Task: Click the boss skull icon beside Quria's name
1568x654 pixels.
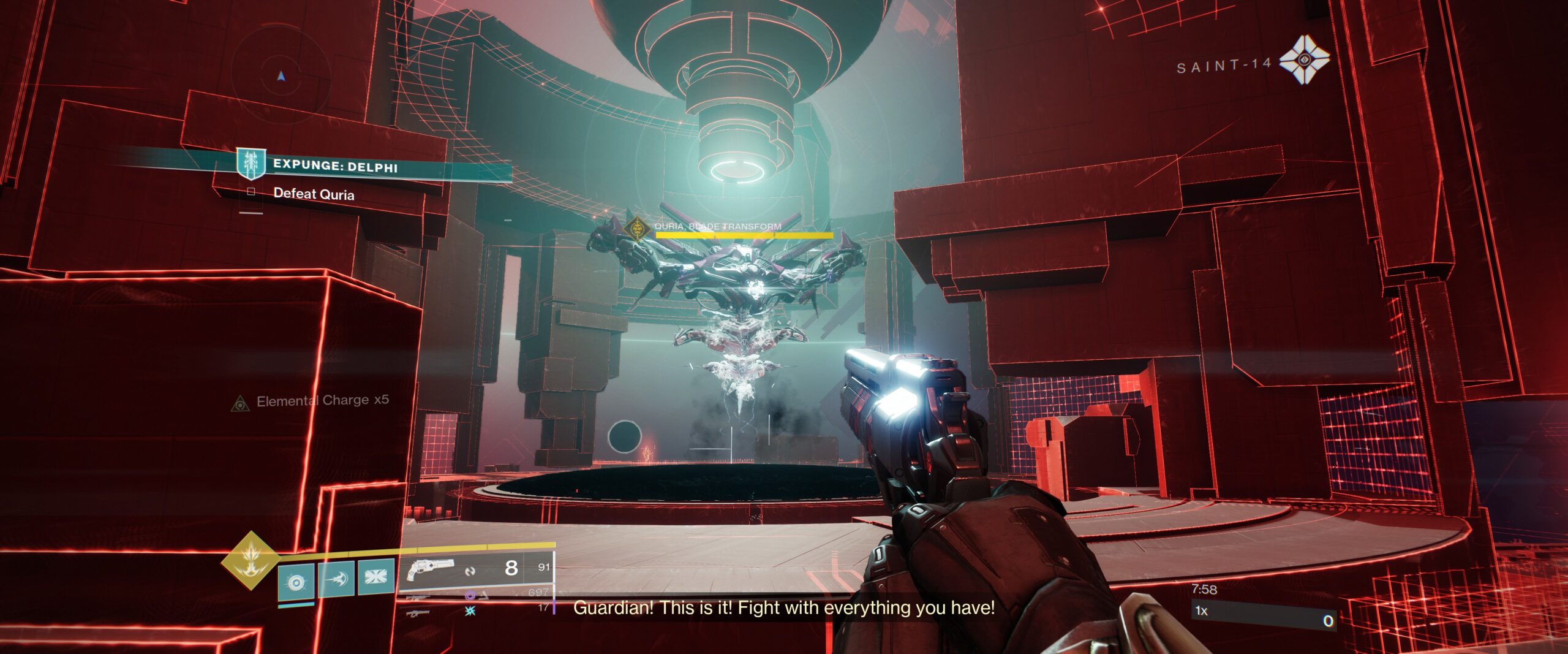Action: pos(638,229)
